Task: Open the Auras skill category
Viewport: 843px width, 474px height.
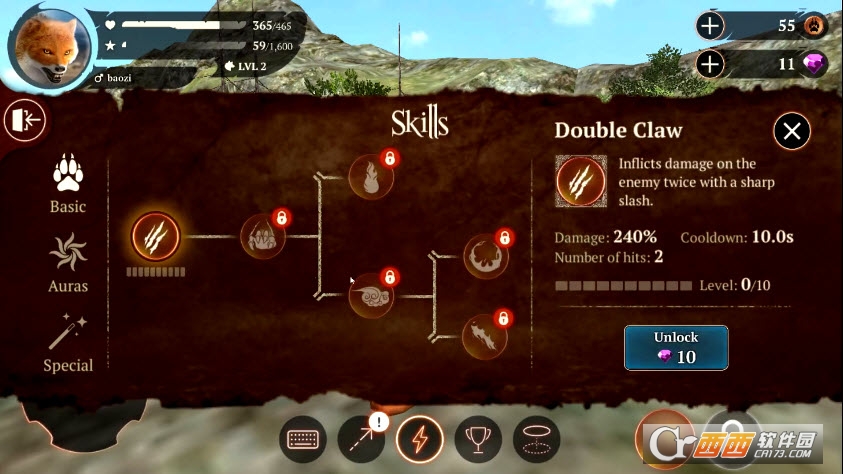Action: [x=68, y=263]
